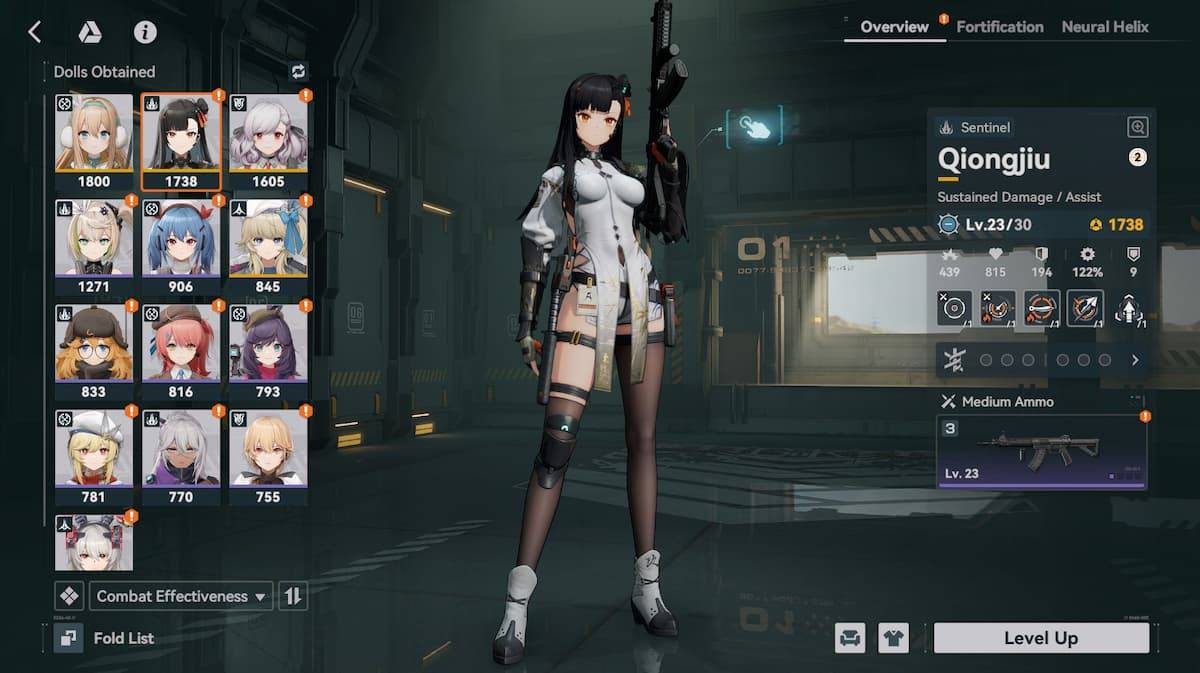Screen dimensions: 1200x673
Task: Open the Neural Helix tab
Action: click(1105, 27)
